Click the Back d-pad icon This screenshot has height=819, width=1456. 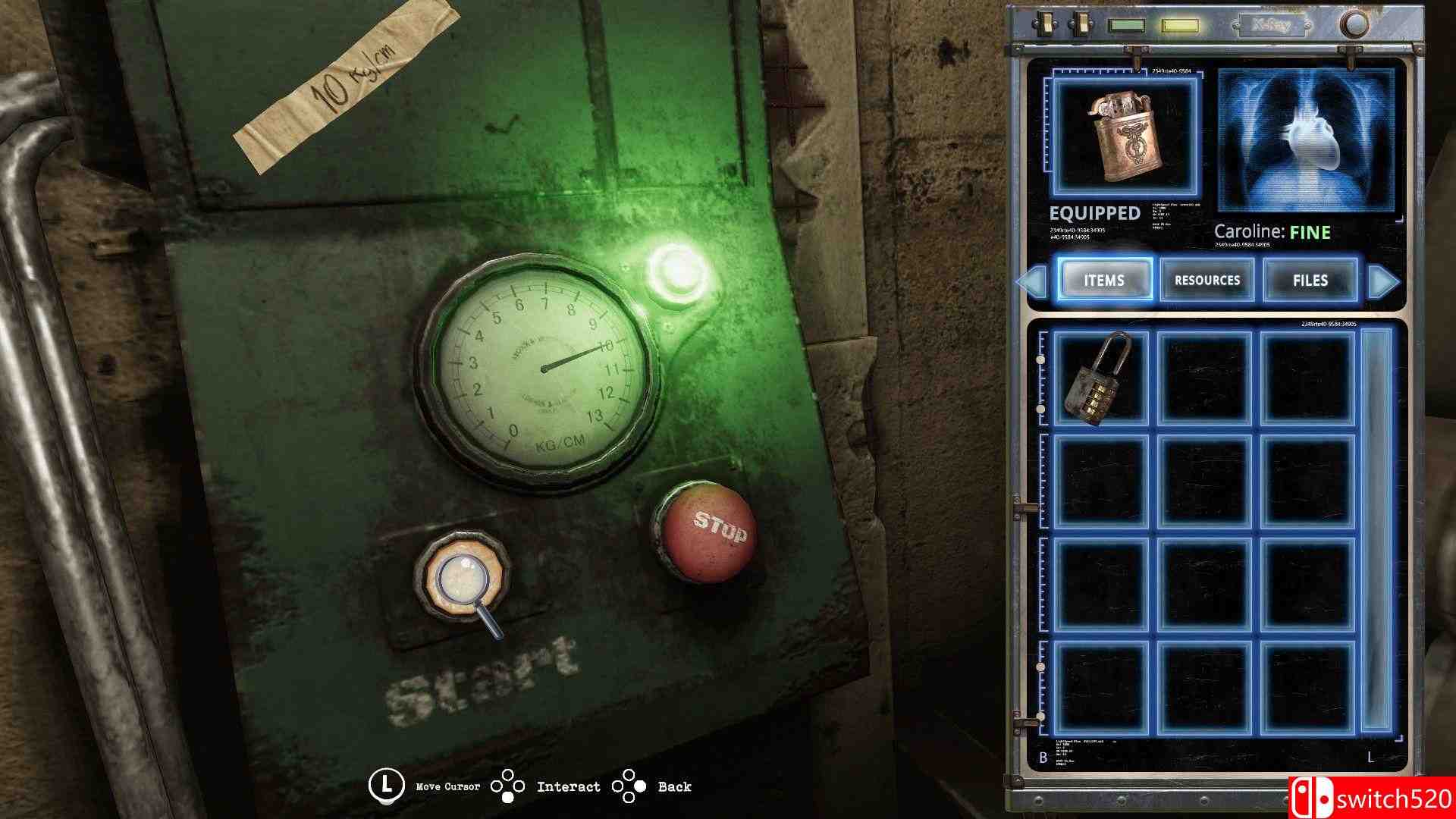(x=629, y=786)
